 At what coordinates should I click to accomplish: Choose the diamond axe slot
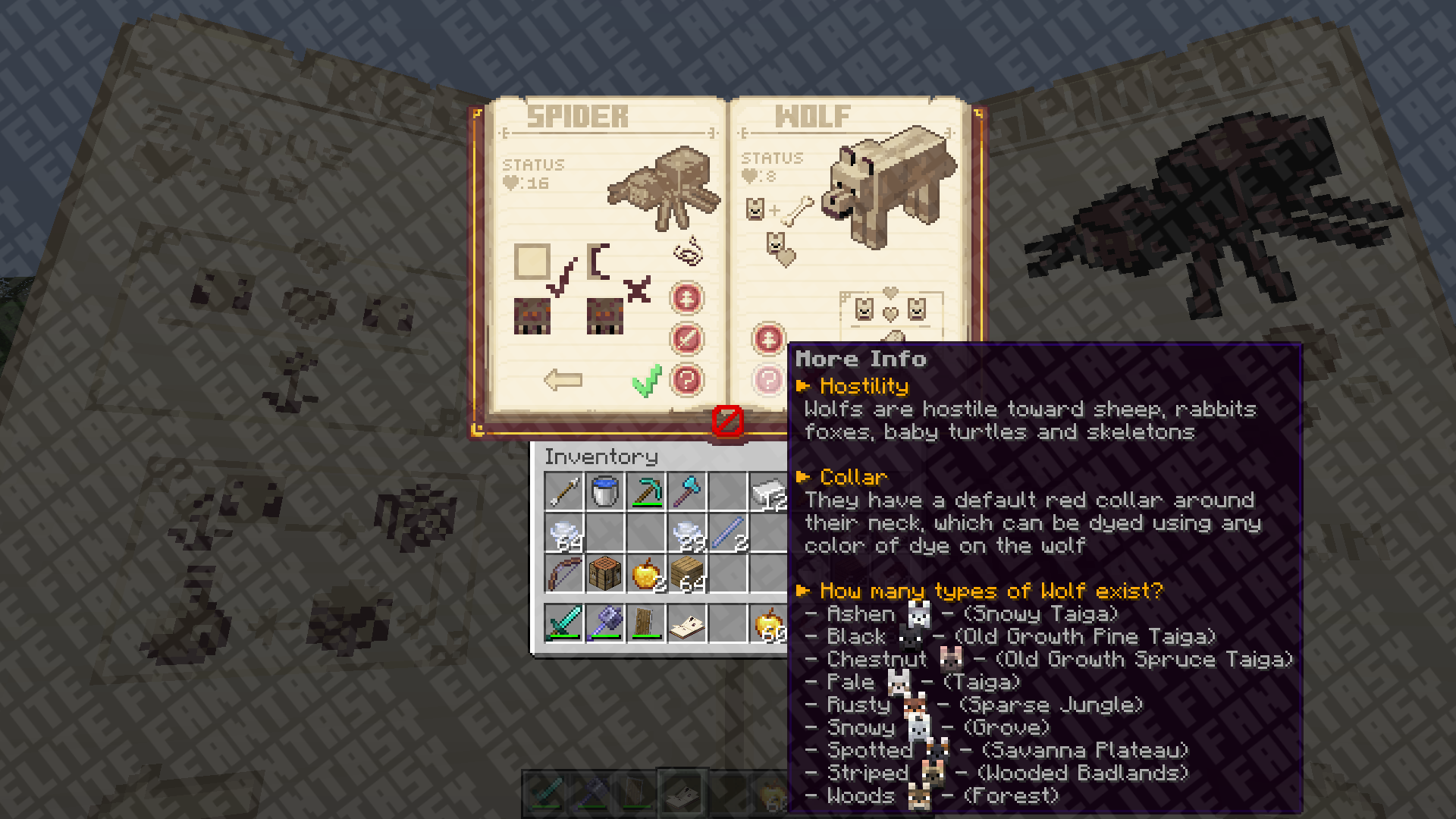click(x=687, y=491)
